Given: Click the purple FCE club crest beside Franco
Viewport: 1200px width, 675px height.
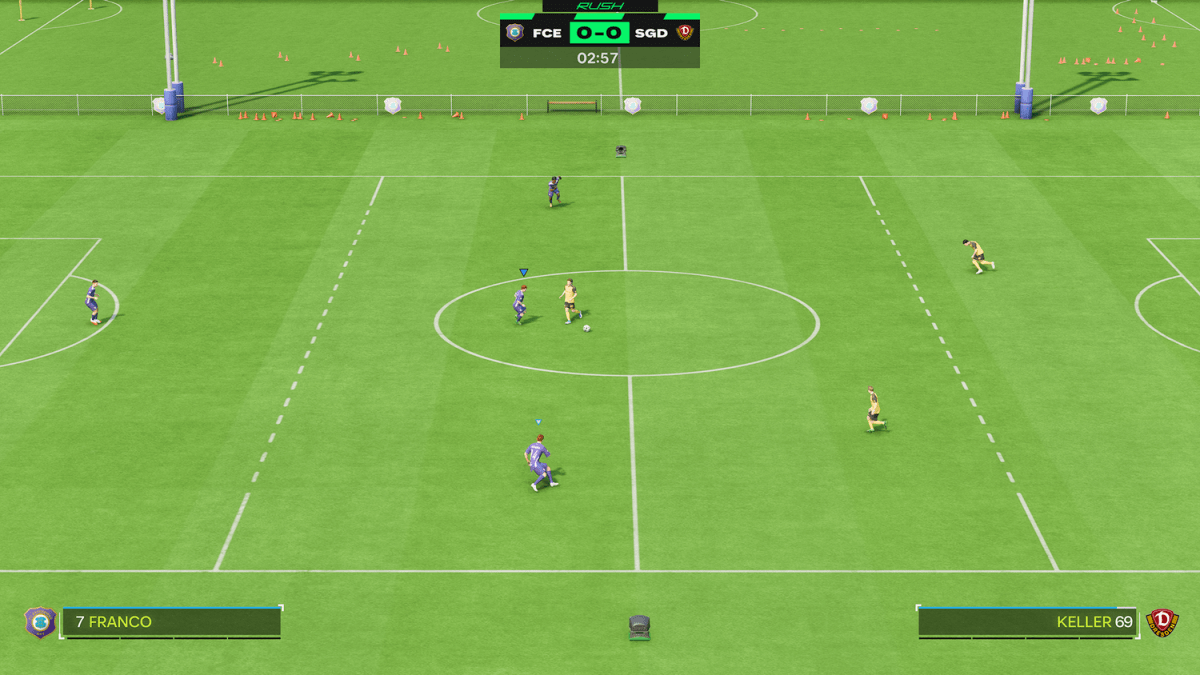Looking at the screenshot, I should coord(40,622).
